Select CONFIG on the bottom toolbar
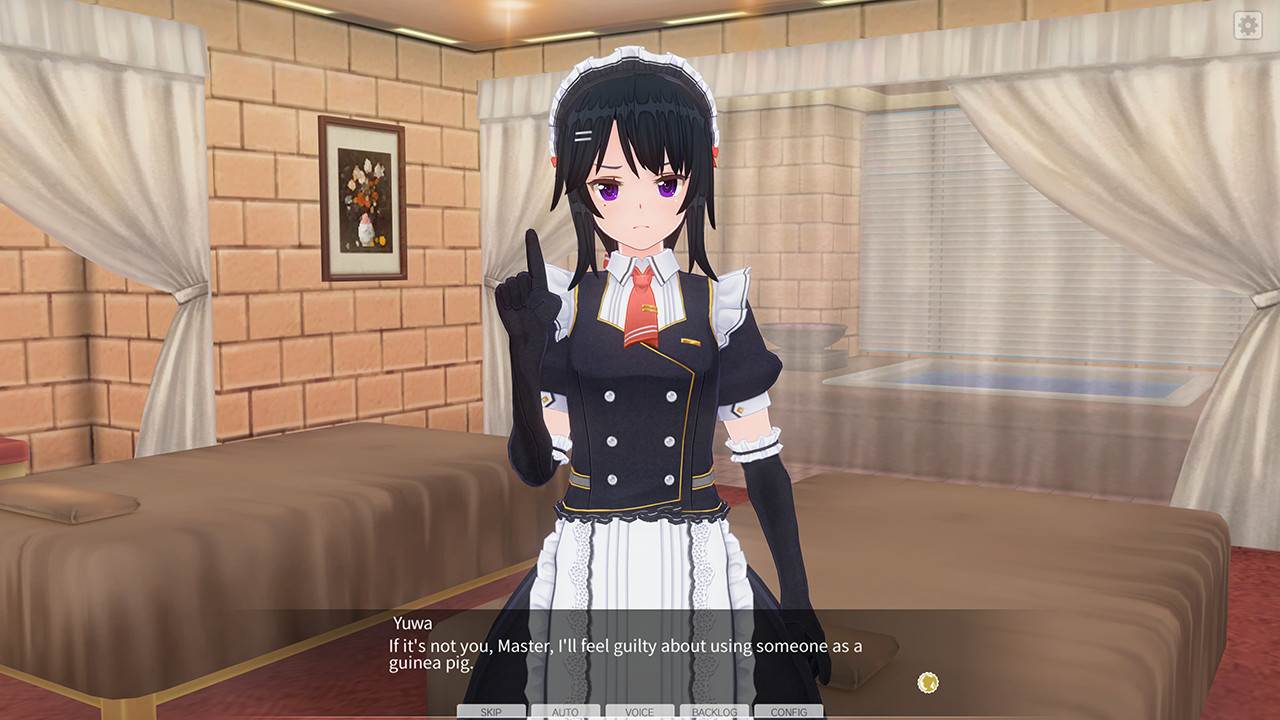This screenshot has width=1280, height=720. coord(786,711)
